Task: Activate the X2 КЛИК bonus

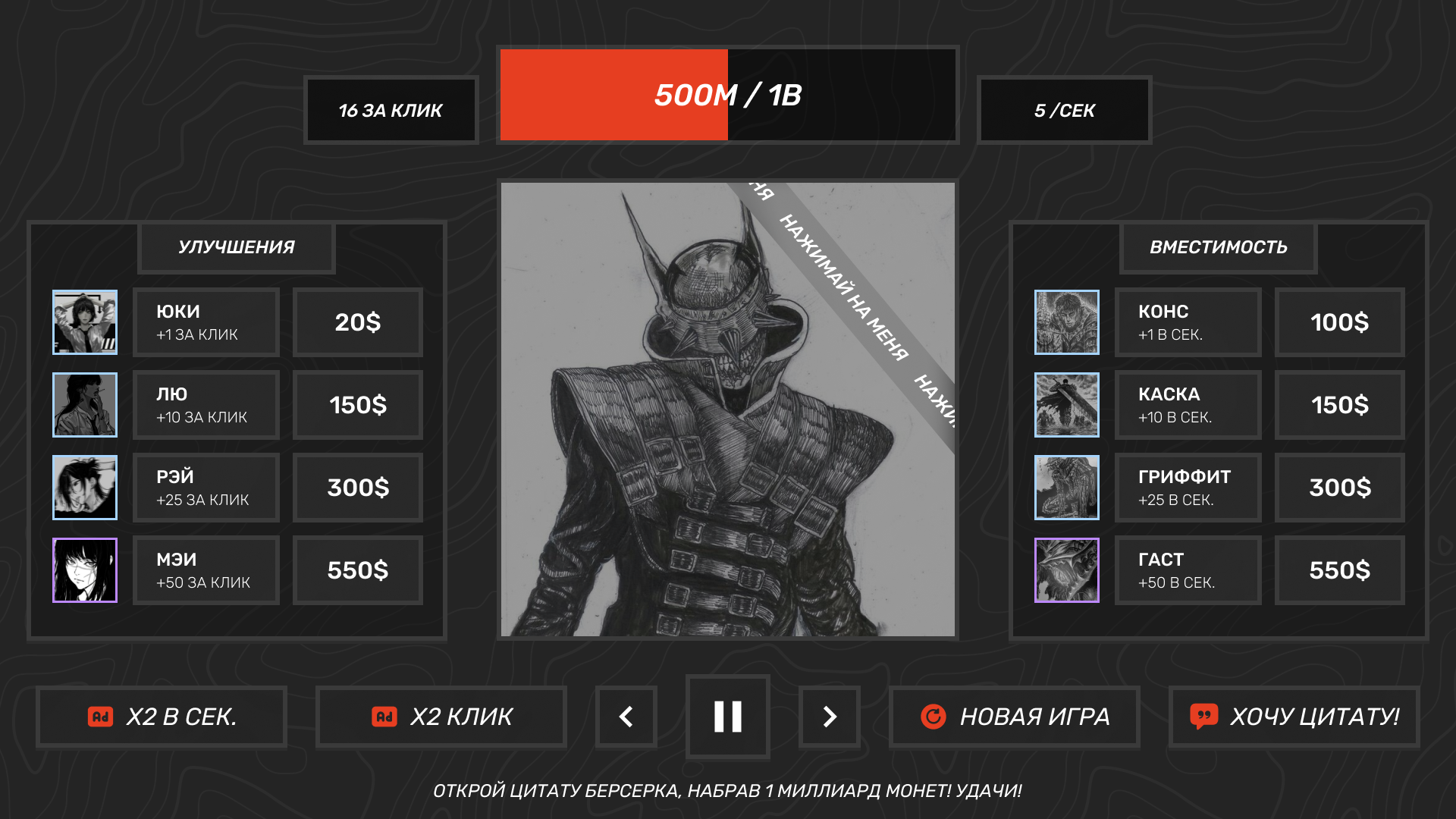Action: [442, 716]
